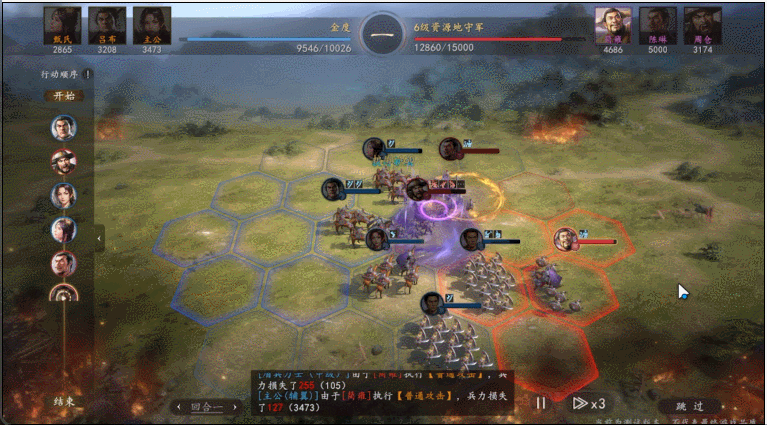Jump to 开始 marker in action order
The width and height of the screenshot is (767, 425).
pos(63,96)
